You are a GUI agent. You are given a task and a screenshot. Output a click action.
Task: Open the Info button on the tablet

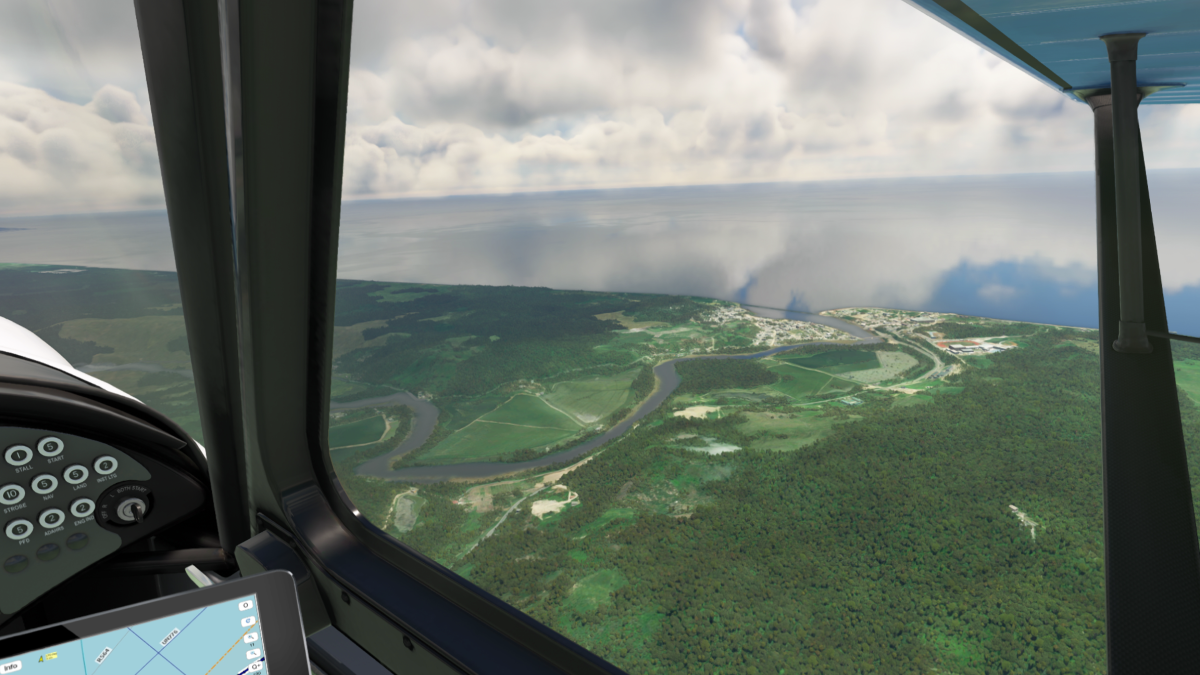point(11,667)
